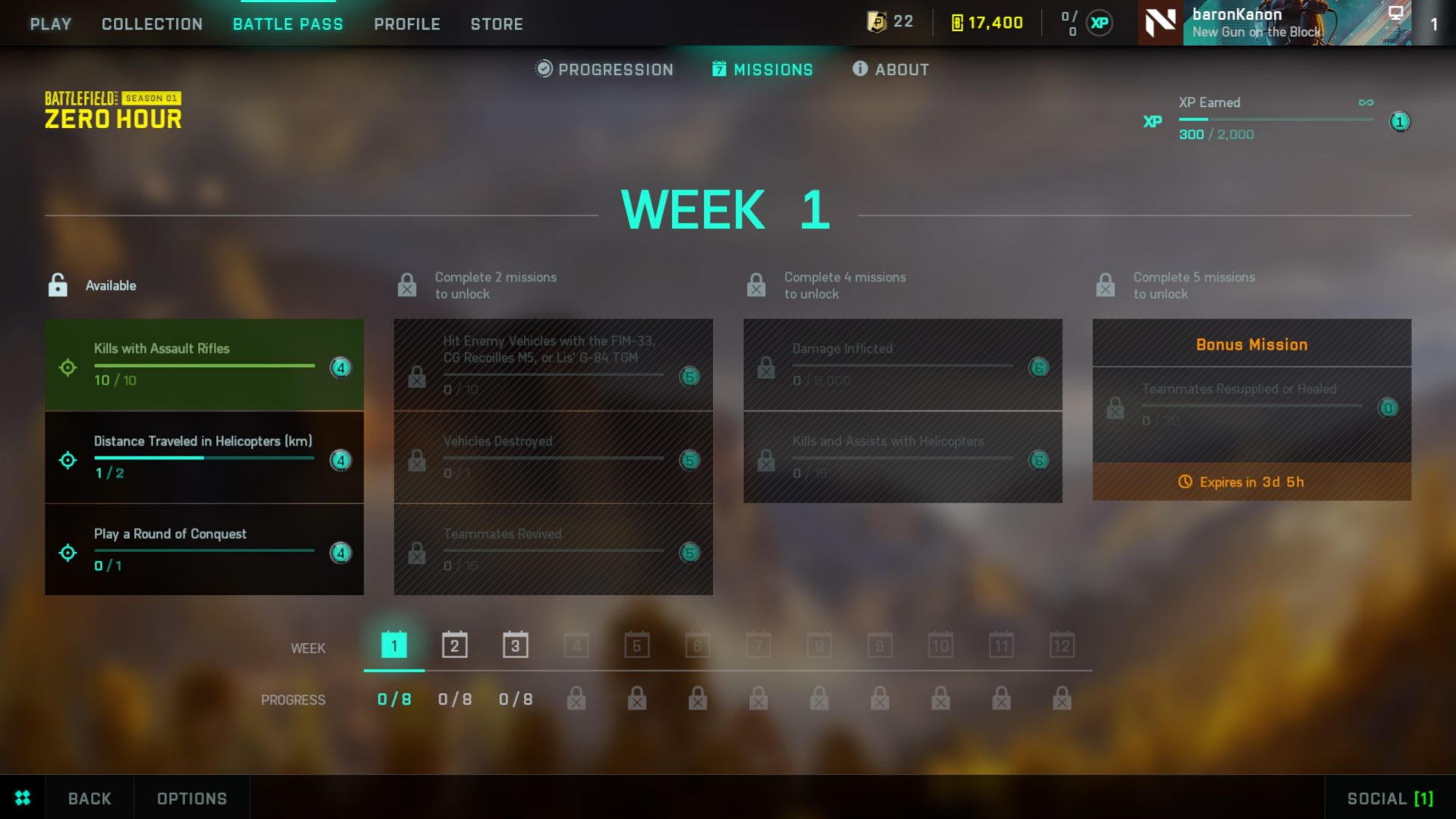The width and height of the screenshot is (1456, 819).
Task: Open the Options menu
Action: tap(191, 798)
